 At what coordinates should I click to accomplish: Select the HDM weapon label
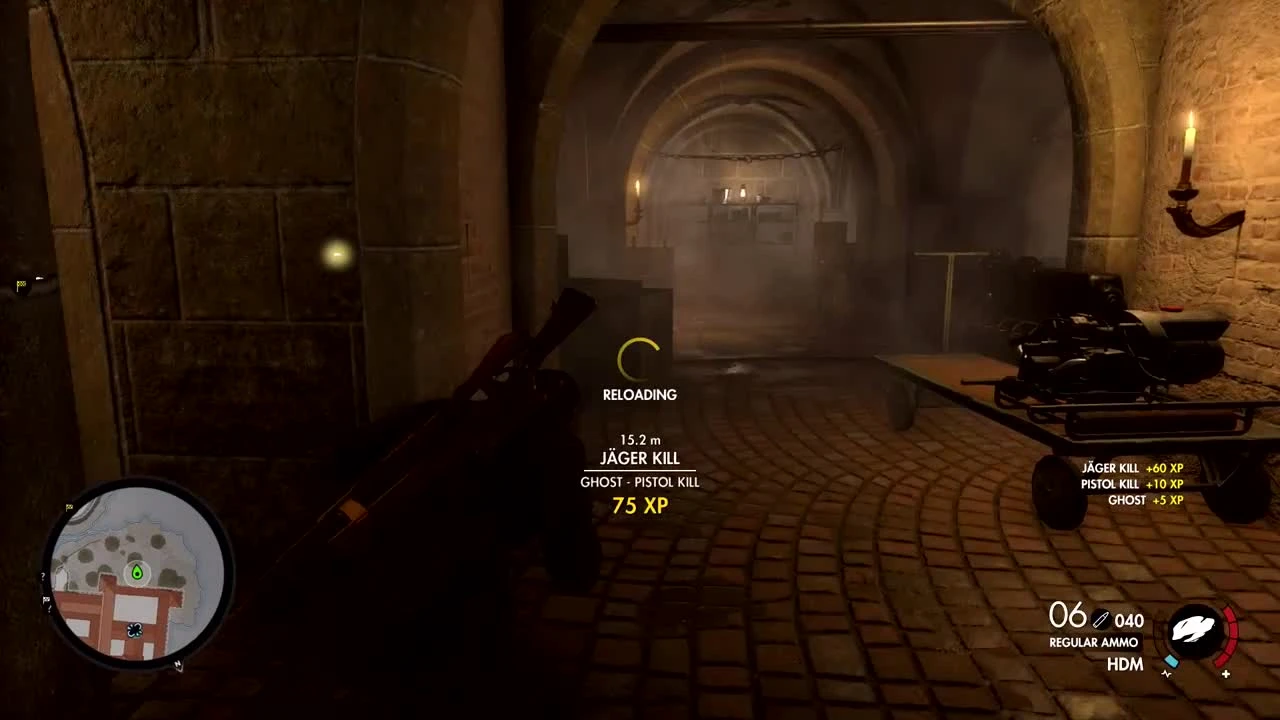coord(1124,663)
